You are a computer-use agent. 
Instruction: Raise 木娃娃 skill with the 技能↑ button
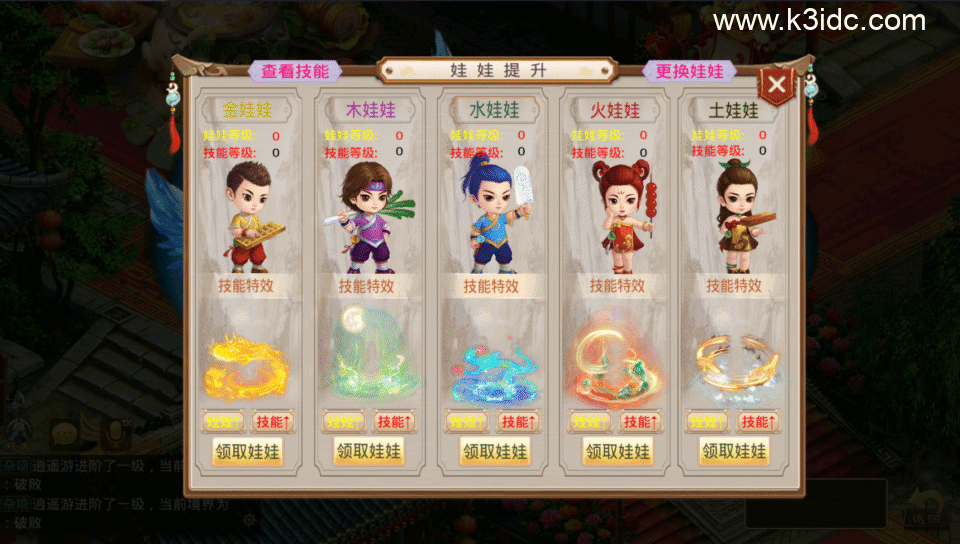pyautogui.click(x=394, y=422)
